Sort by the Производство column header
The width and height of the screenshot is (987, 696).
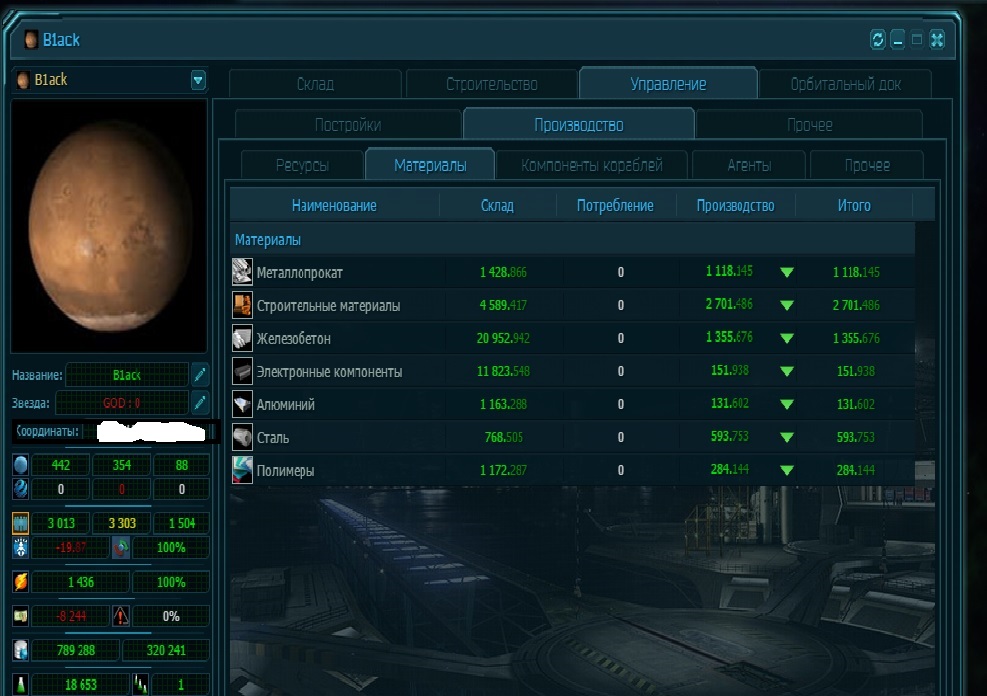pos(735,206)
